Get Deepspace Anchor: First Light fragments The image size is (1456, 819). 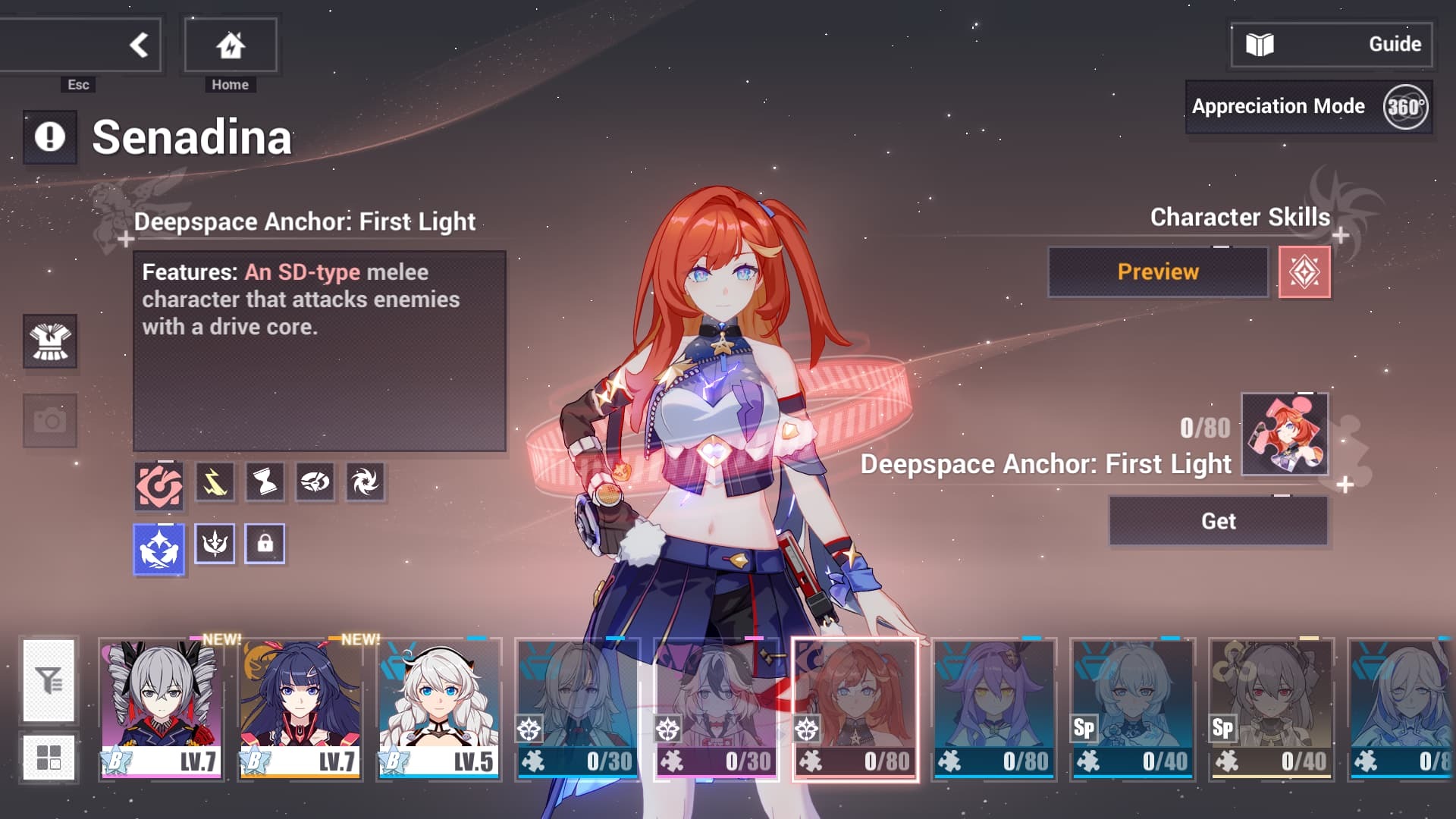click(1218, 522)
